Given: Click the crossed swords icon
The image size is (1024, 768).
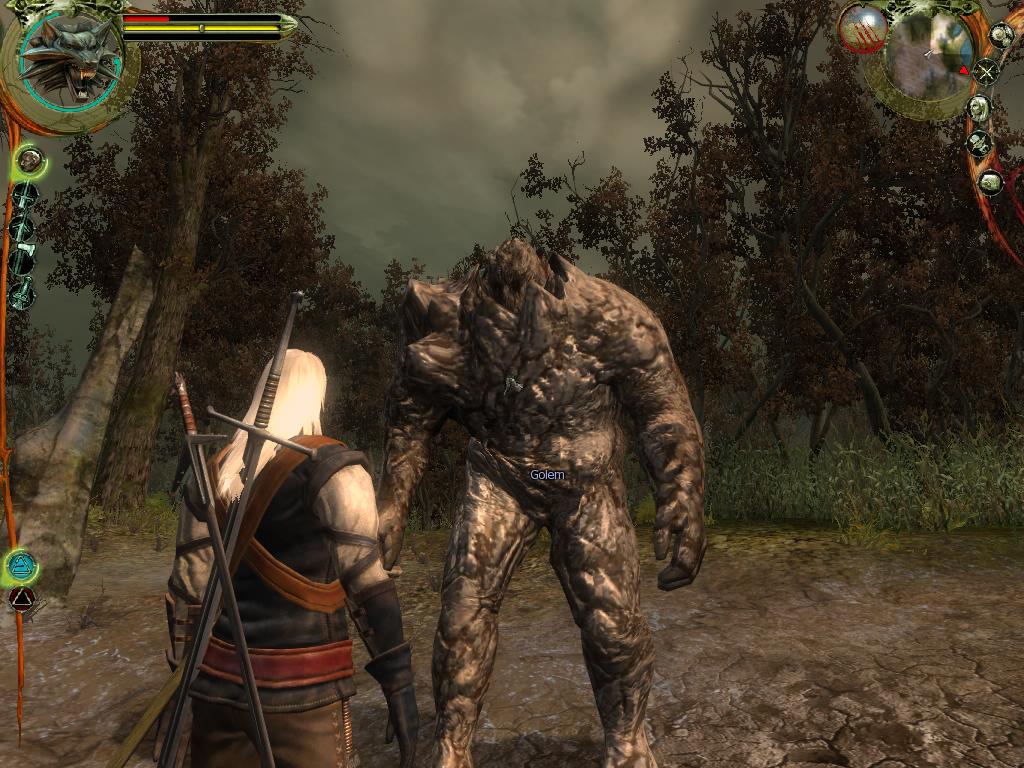Looking at the screenshot, I should [986, 72].
